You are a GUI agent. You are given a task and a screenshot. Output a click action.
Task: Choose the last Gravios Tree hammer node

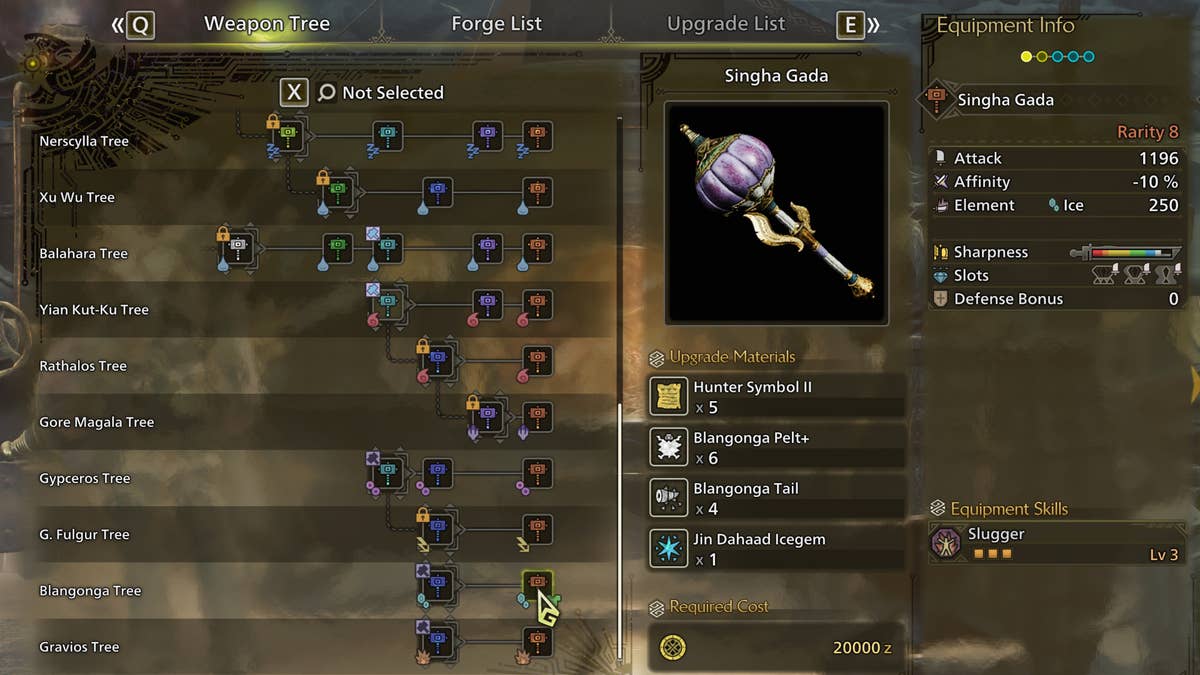pos(537,640)
